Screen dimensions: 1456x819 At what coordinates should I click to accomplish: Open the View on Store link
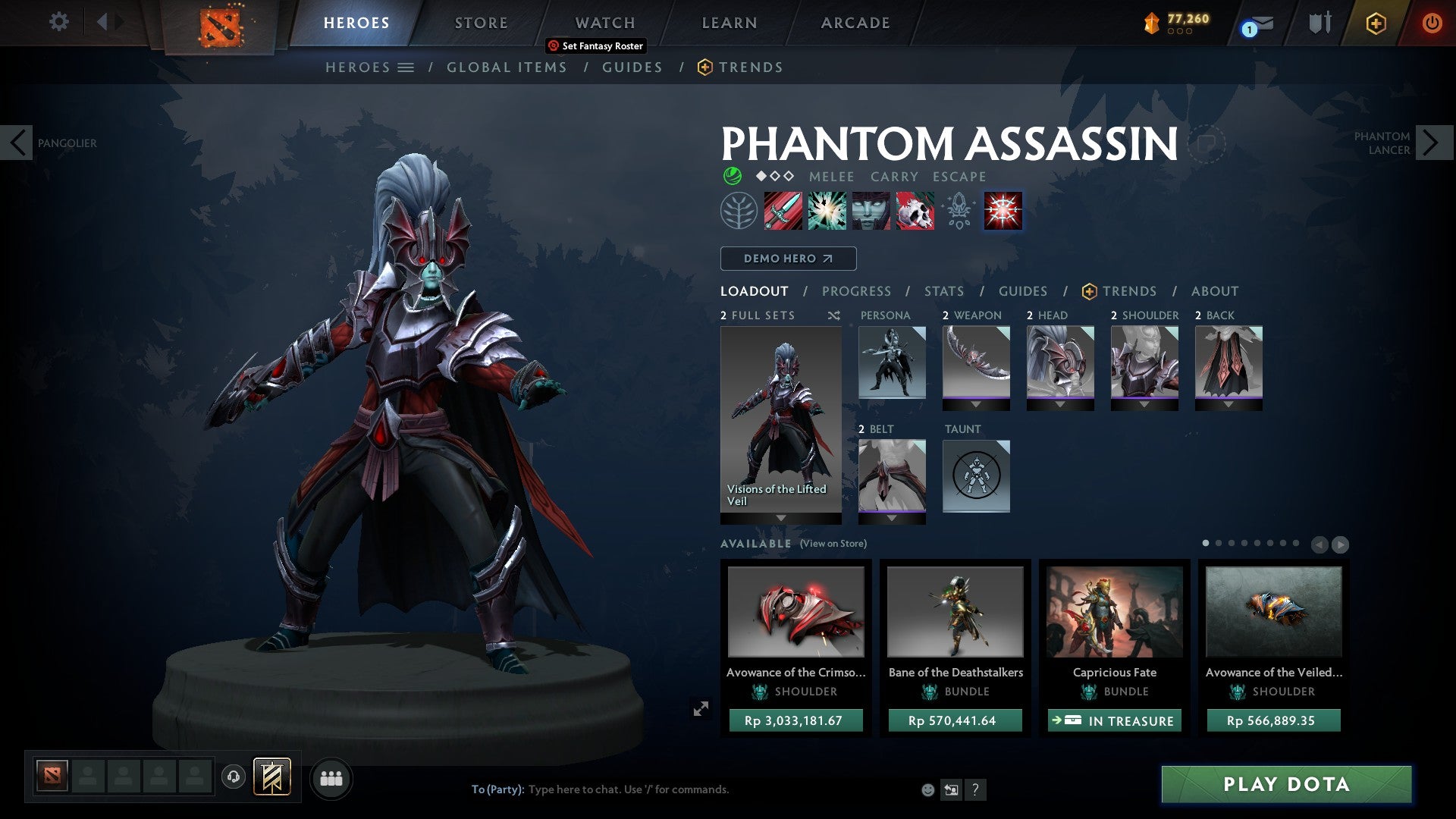833,544
